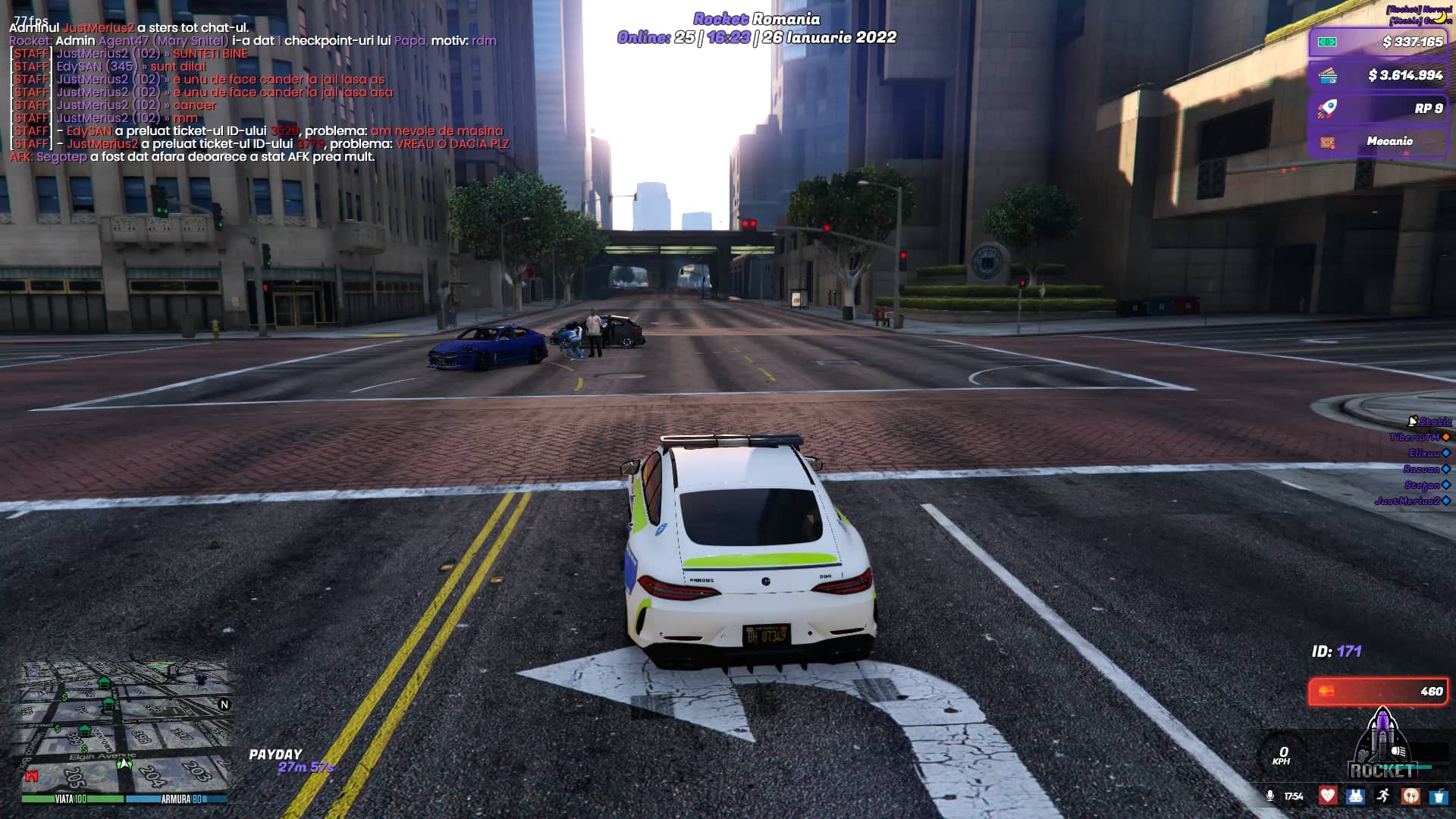Select the running man stamina icon
The width and height of the screenshot is (1456, 819).
point(1383,795)
